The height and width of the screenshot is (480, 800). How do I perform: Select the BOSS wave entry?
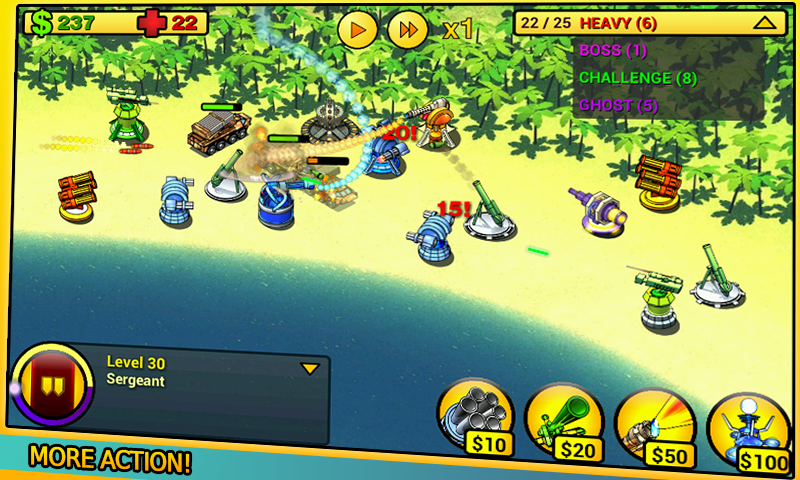(x=613, y=50)
